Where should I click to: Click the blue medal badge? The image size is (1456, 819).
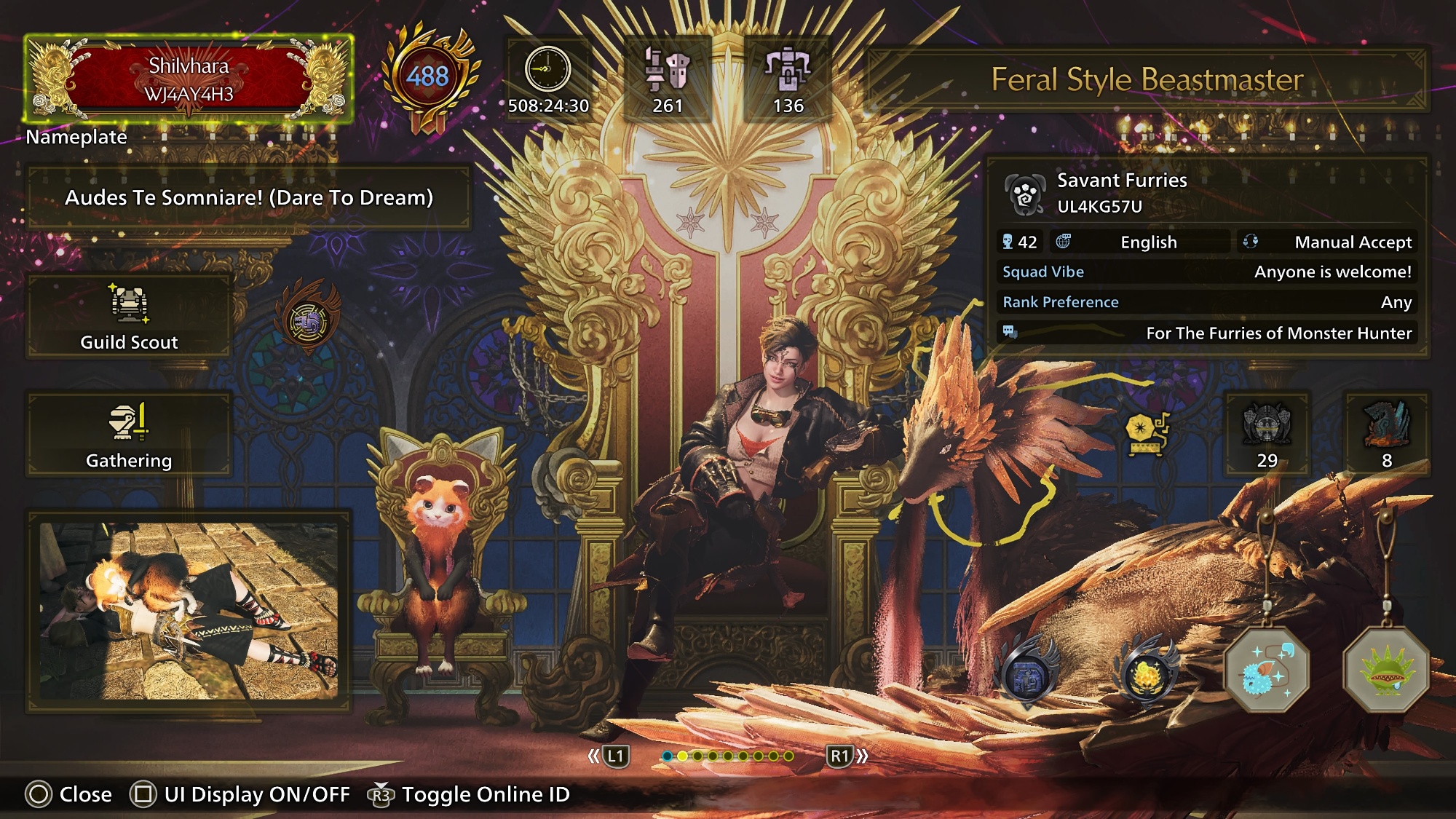(x=1026, y=675)
